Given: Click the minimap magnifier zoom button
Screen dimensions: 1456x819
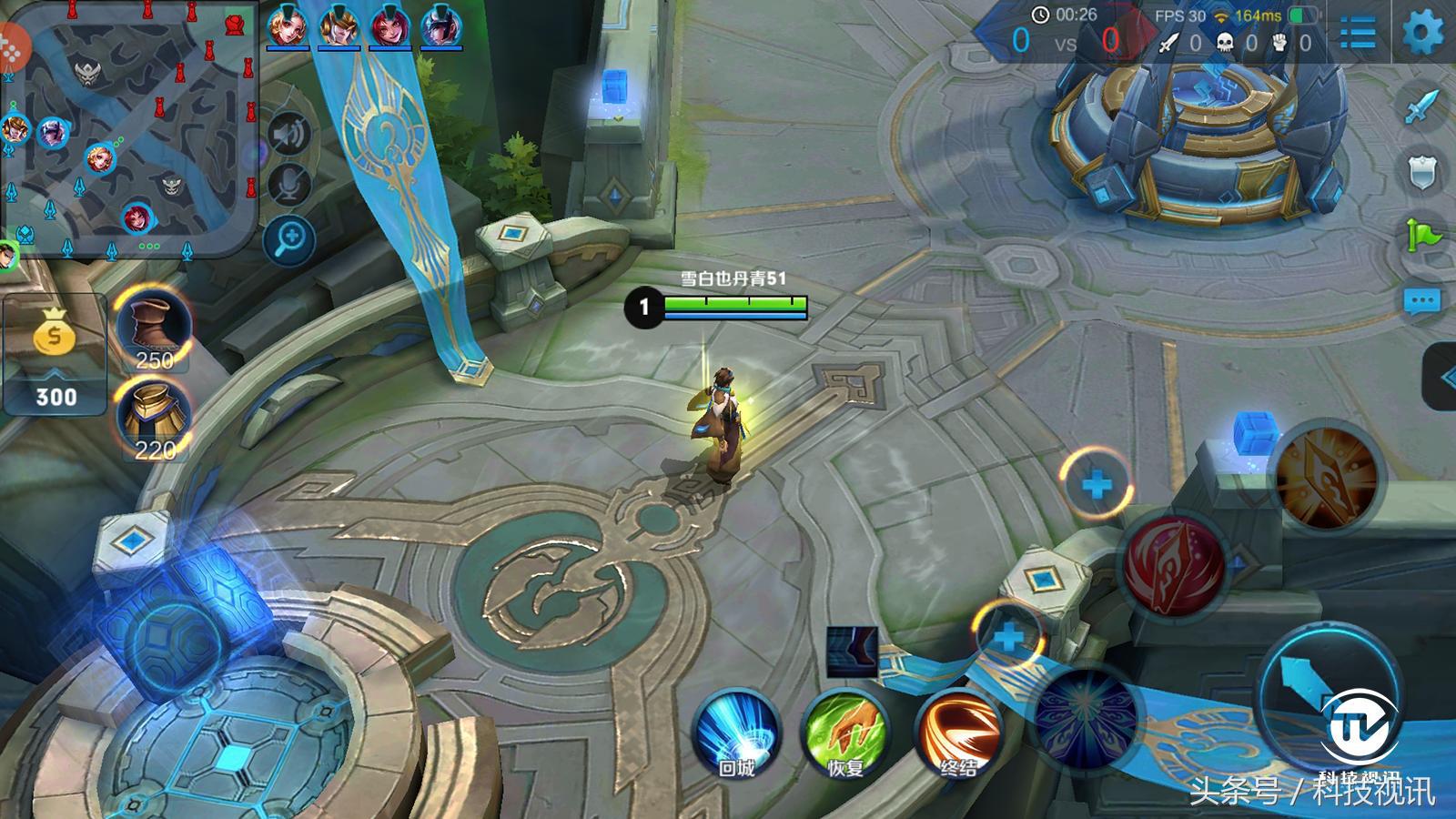Looking at the screenshot, I should pyautogui.click(x=290, y=240).
